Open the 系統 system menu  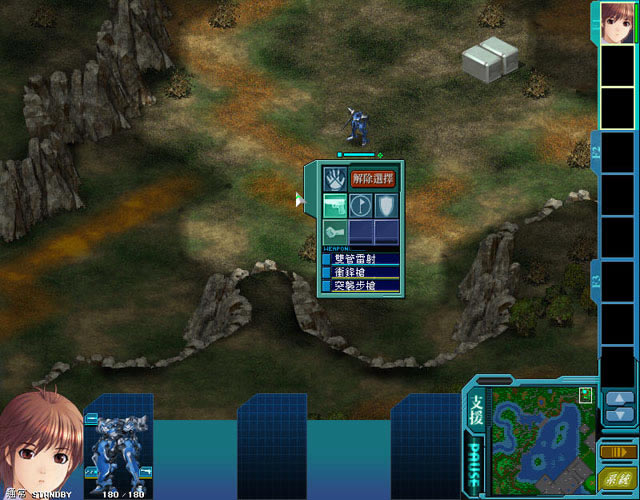coord(617,480)
